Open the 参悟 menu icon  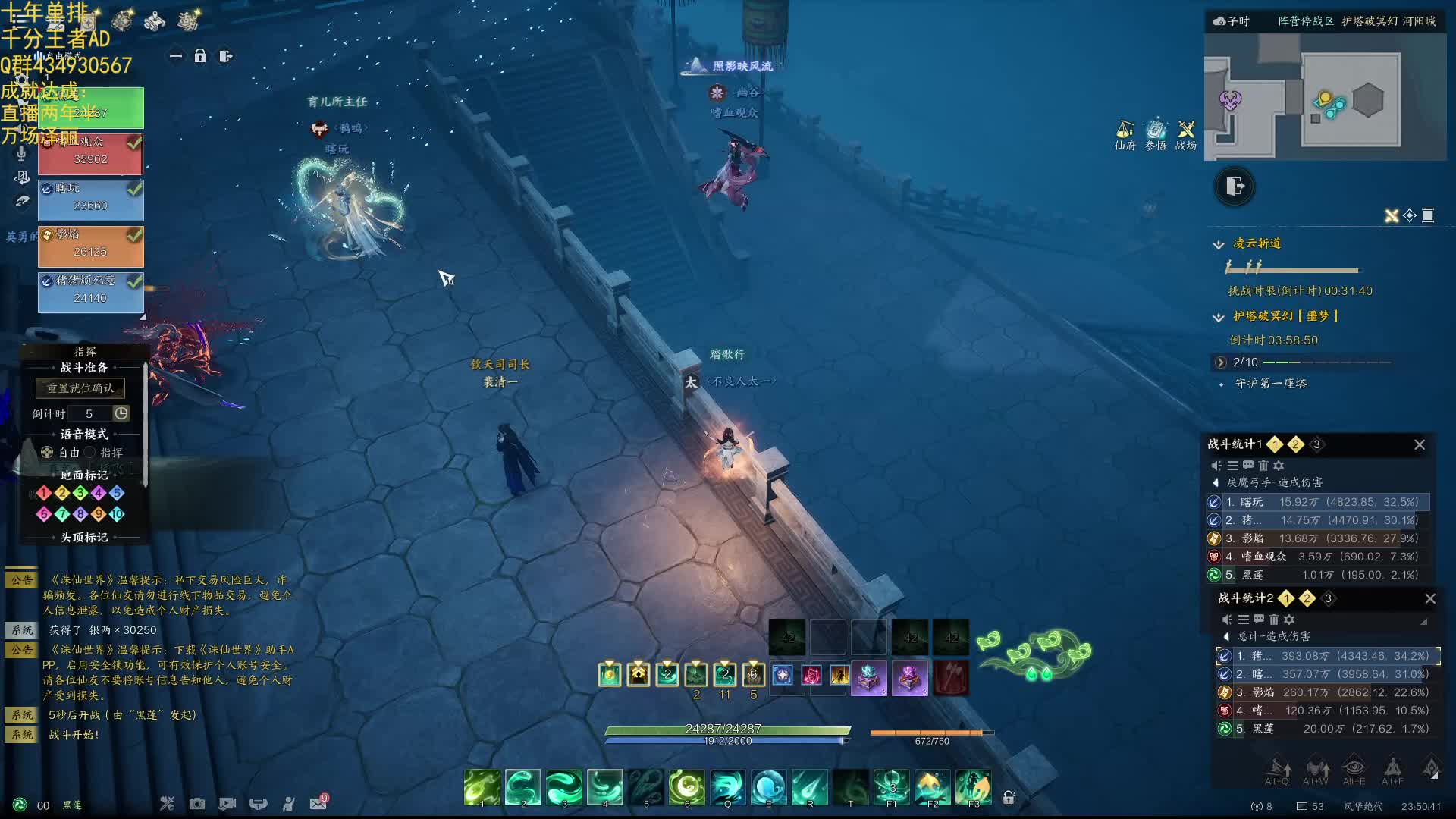(1156, 135)
